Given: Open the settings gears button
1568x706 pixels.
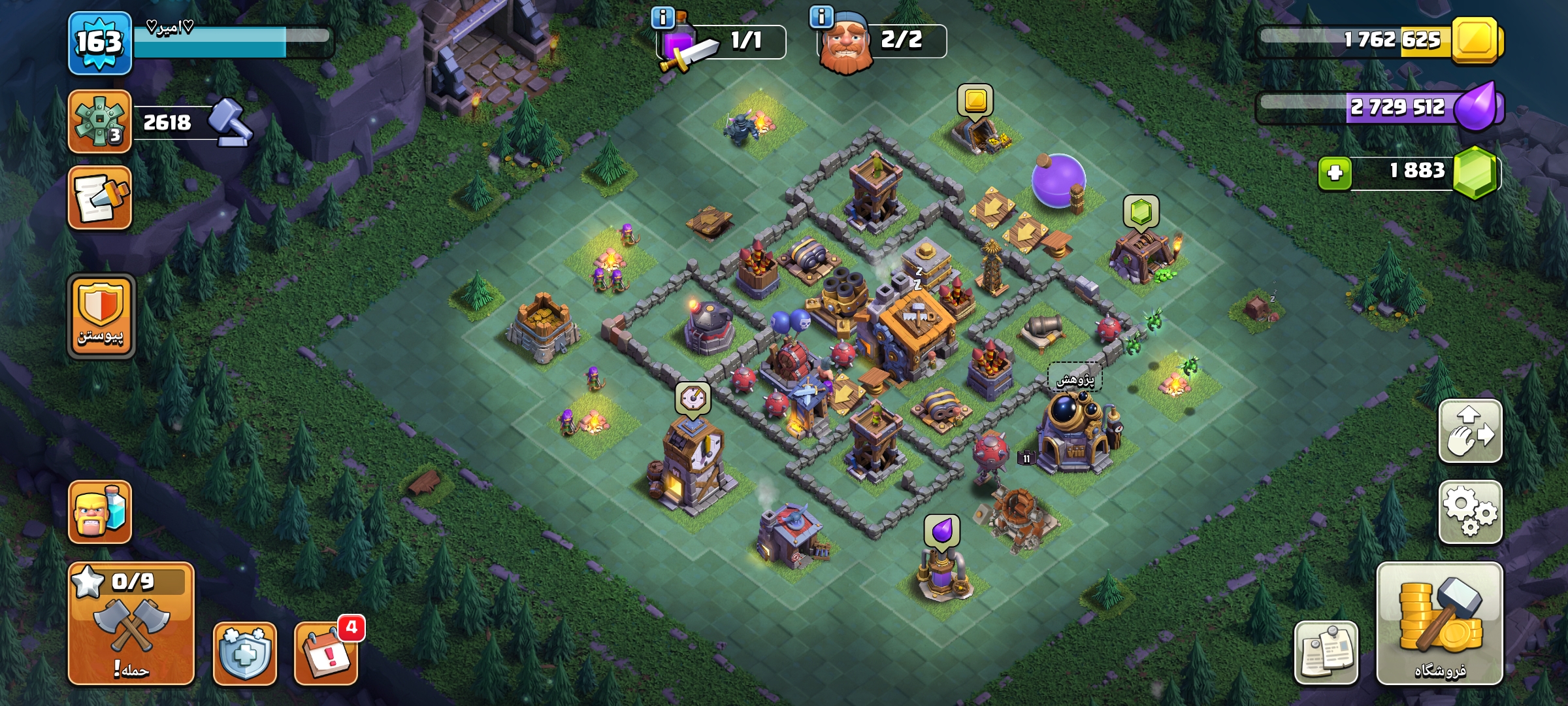Looking at the screenshot, I should point(1470,512).
